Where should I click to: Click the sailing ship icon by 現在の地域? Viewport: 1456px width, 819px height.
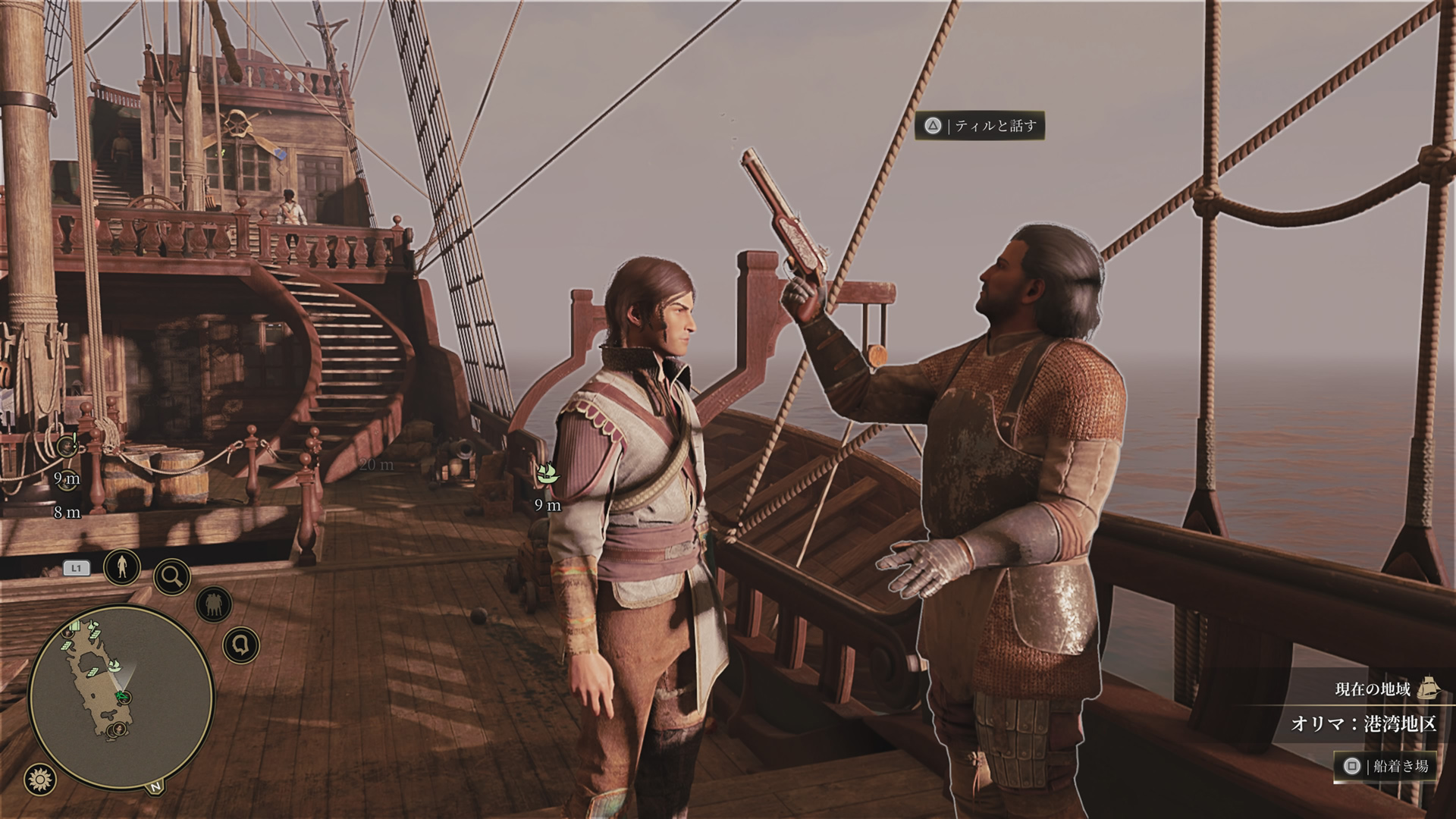[x=1428, y=688]
